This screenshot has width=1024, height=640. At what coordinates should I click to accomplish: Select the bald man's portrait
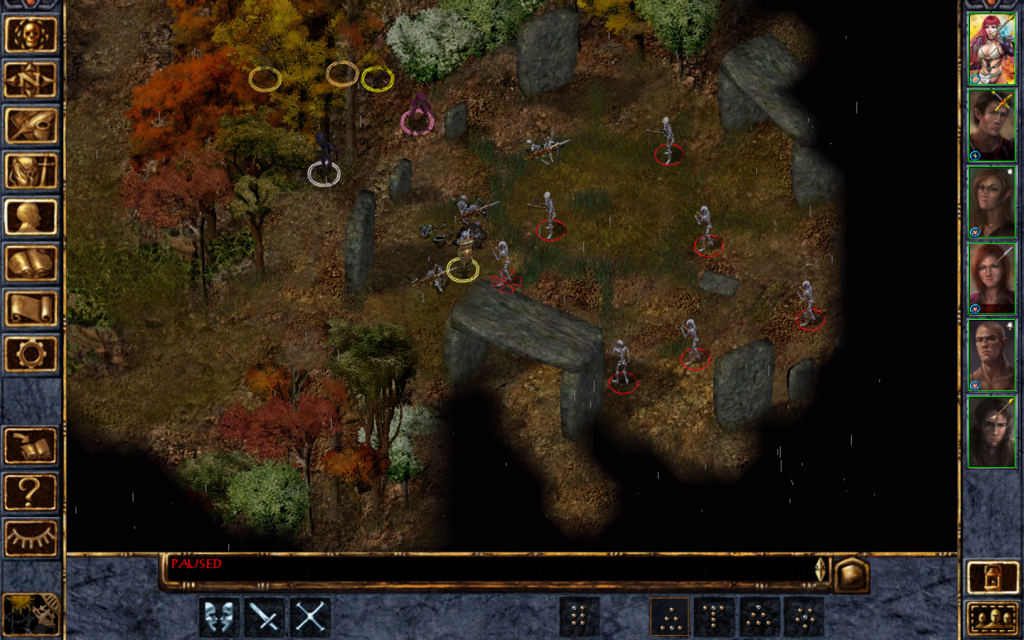click(991, 355)
